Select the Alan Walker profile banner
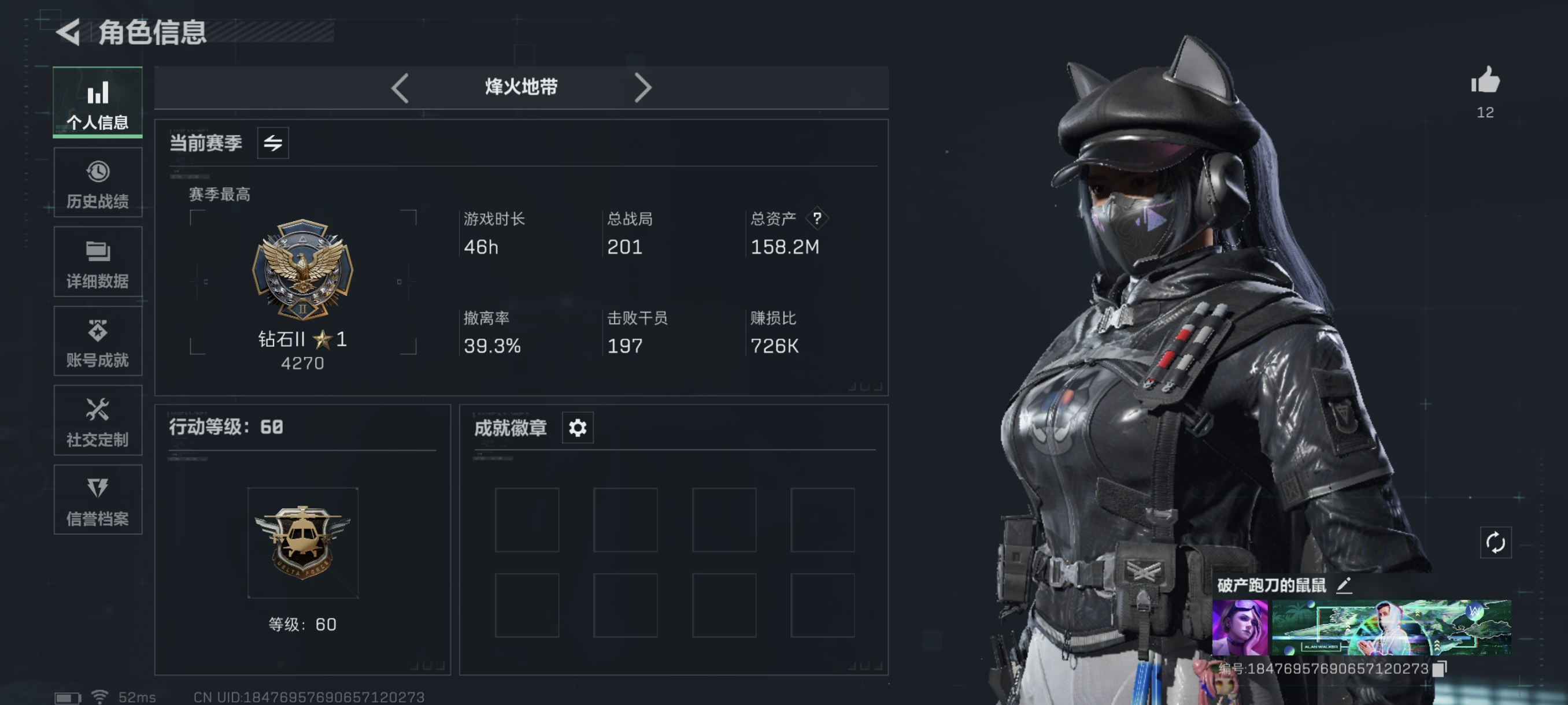The image size is (1568, 705). click(x=1391, y=628)
